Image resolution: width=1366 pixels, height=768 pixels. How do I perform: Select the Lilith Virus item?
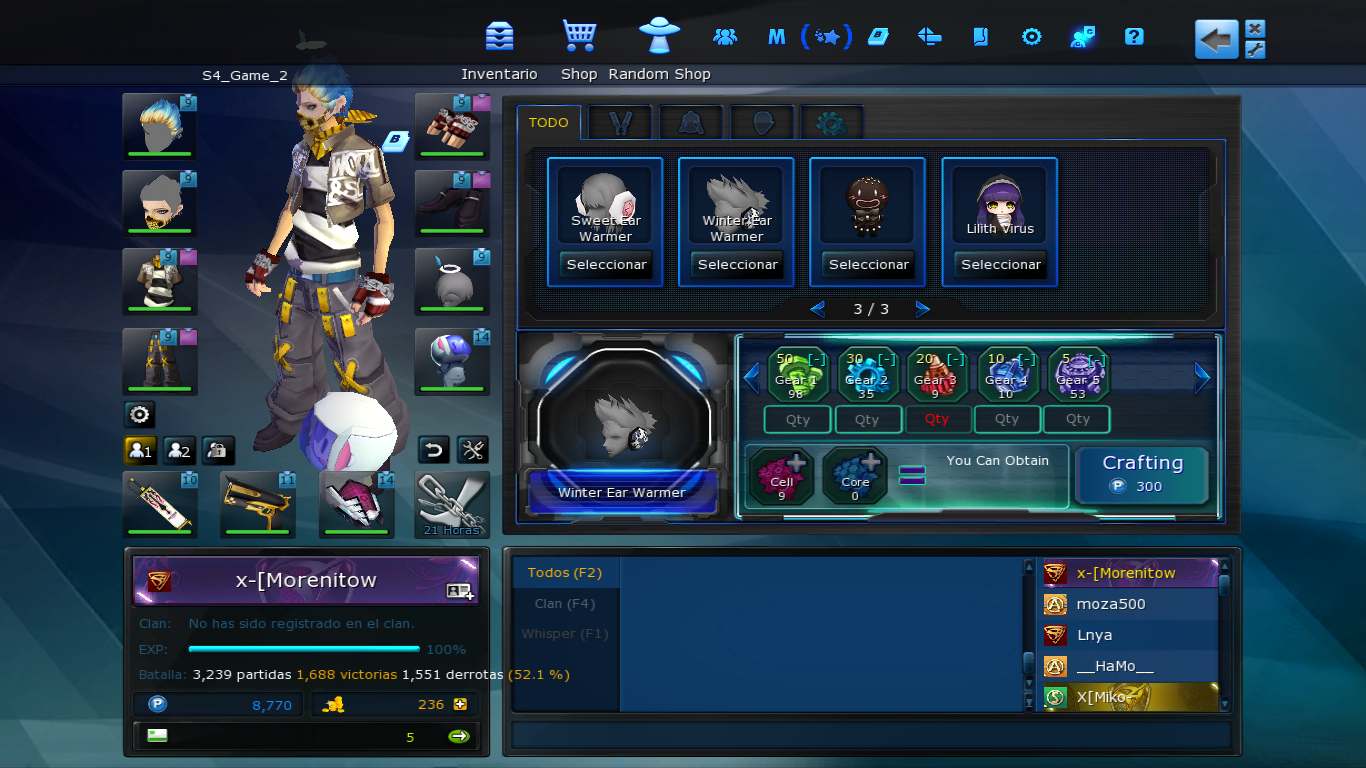1000,265
